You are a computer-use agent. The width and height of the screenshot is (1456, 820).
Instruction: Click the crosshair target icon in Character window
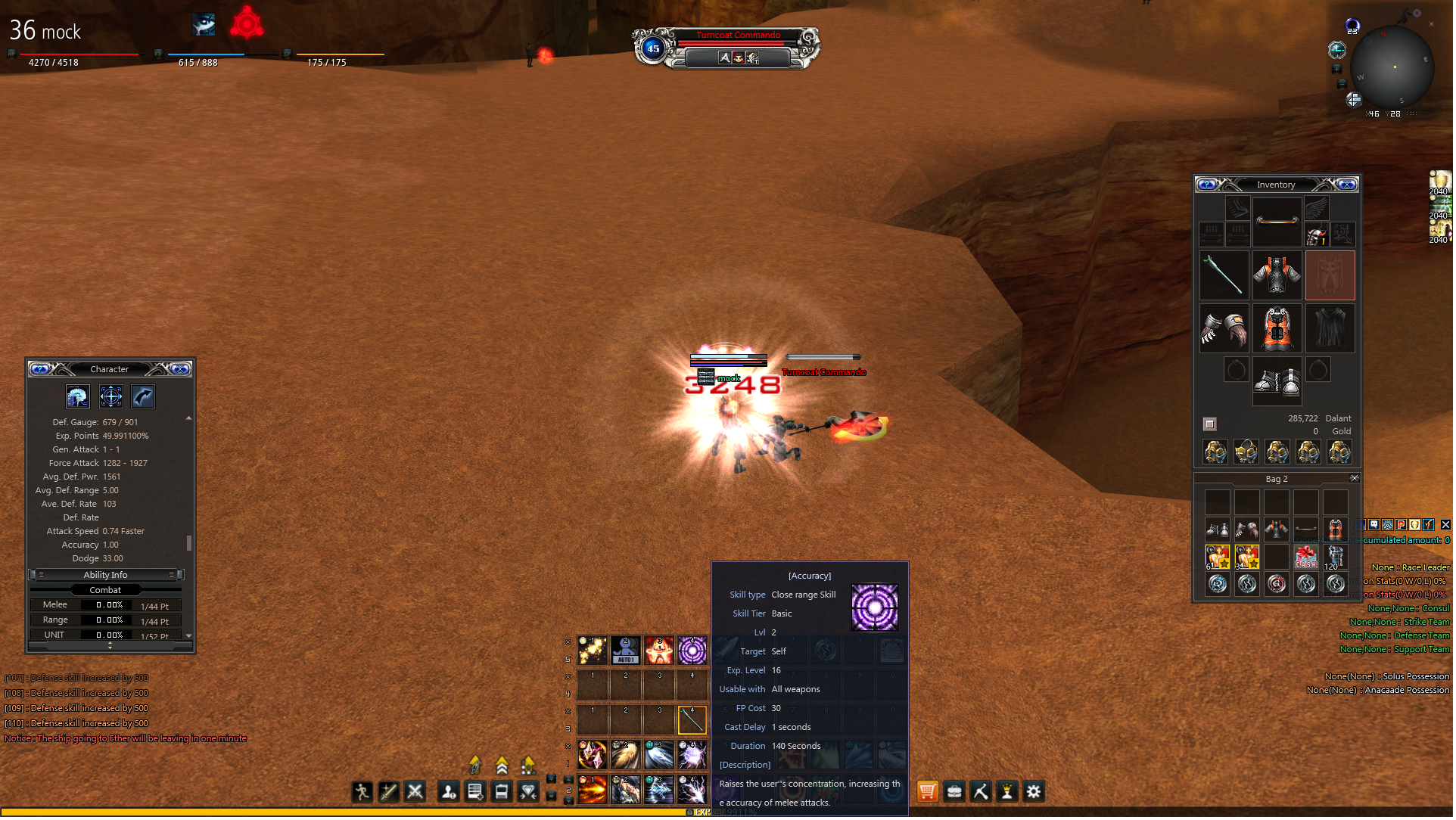click(x=111, y=397)
